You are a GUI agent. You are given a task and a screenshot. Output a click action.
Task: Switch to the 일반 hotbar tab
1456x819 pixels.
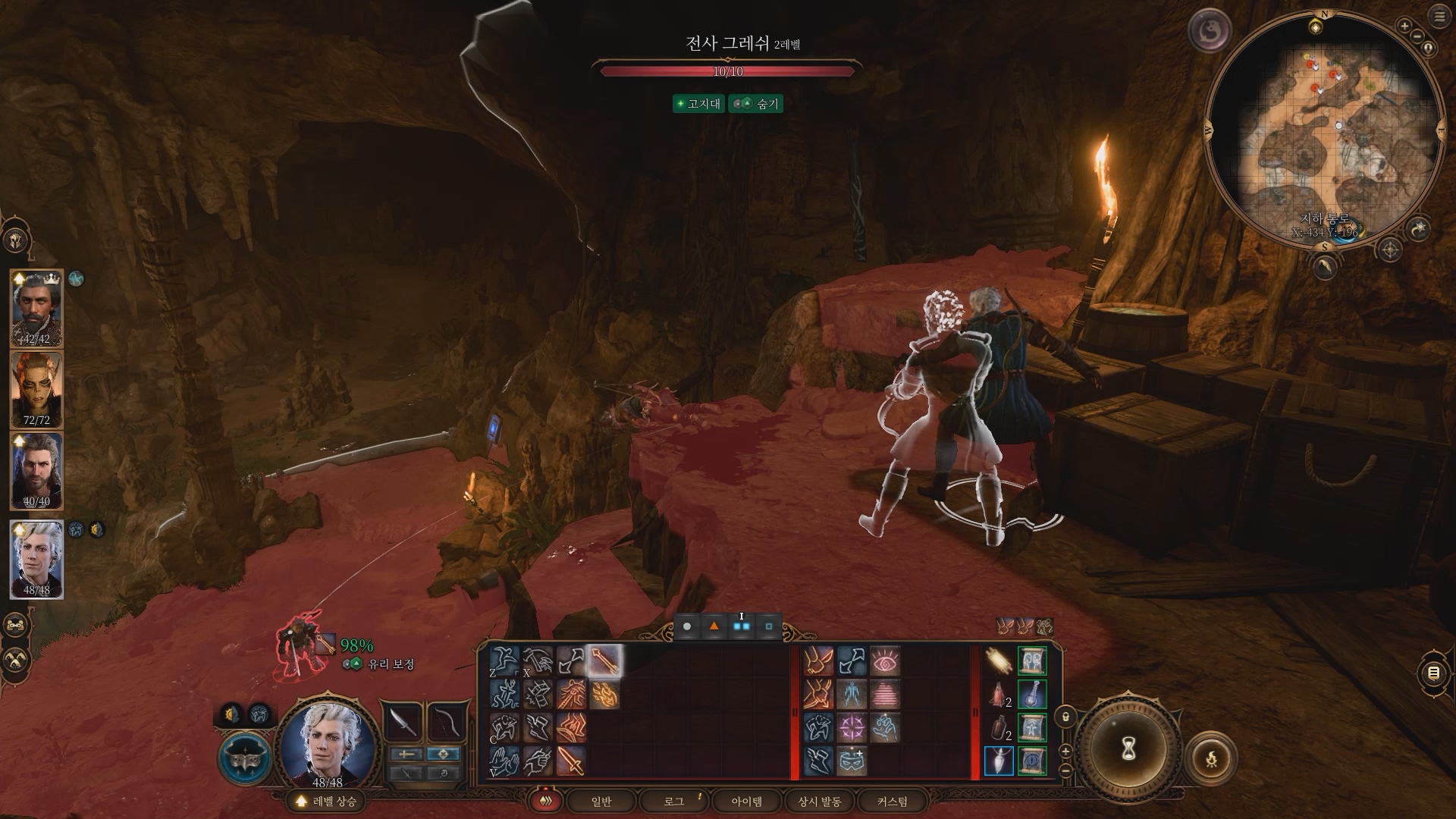pyautogui.click(x=601, y=801)
